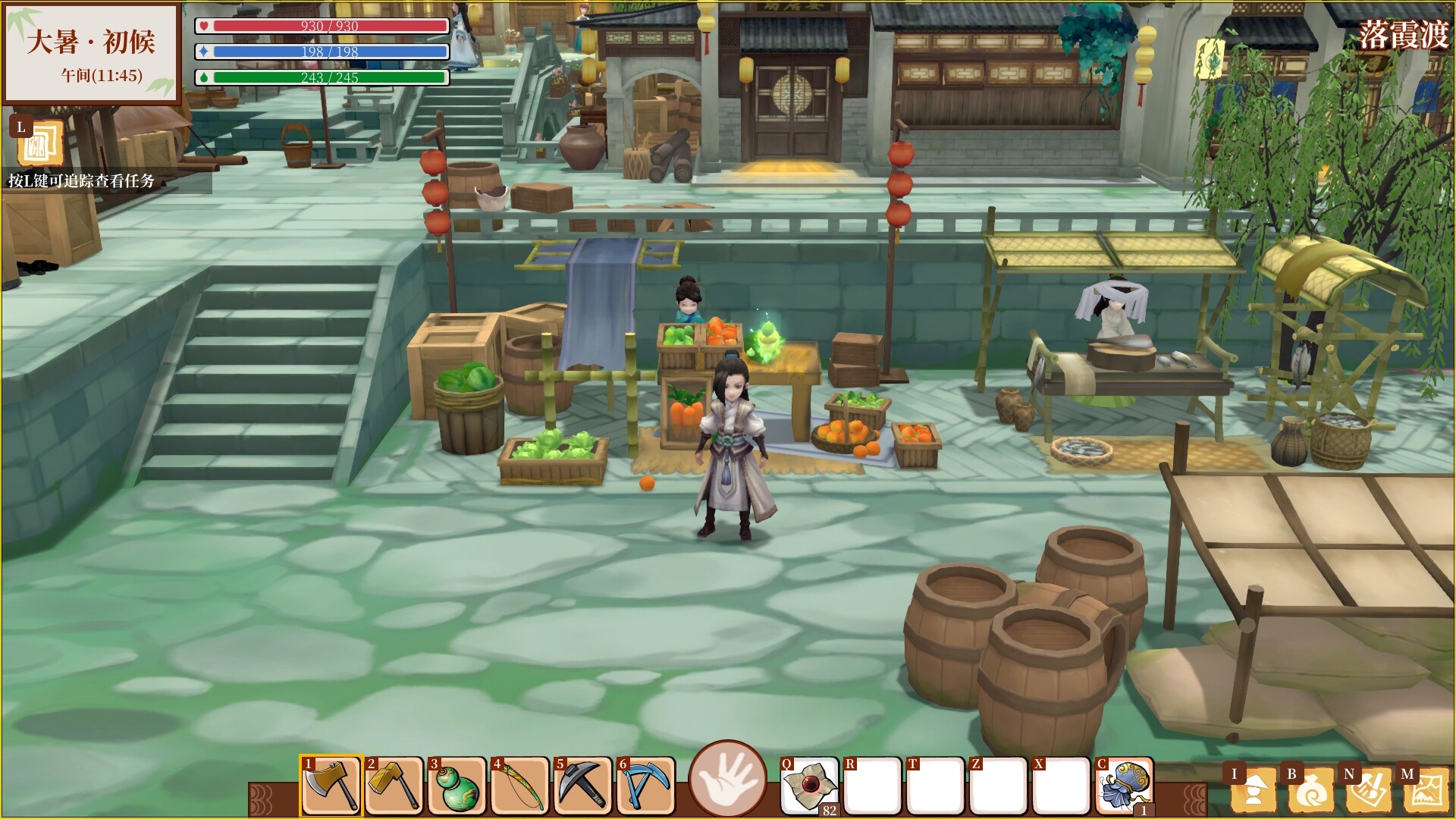Equip the blue sickle tool
This screenshot has width=1456, height=819.
[x=646, y=786]
